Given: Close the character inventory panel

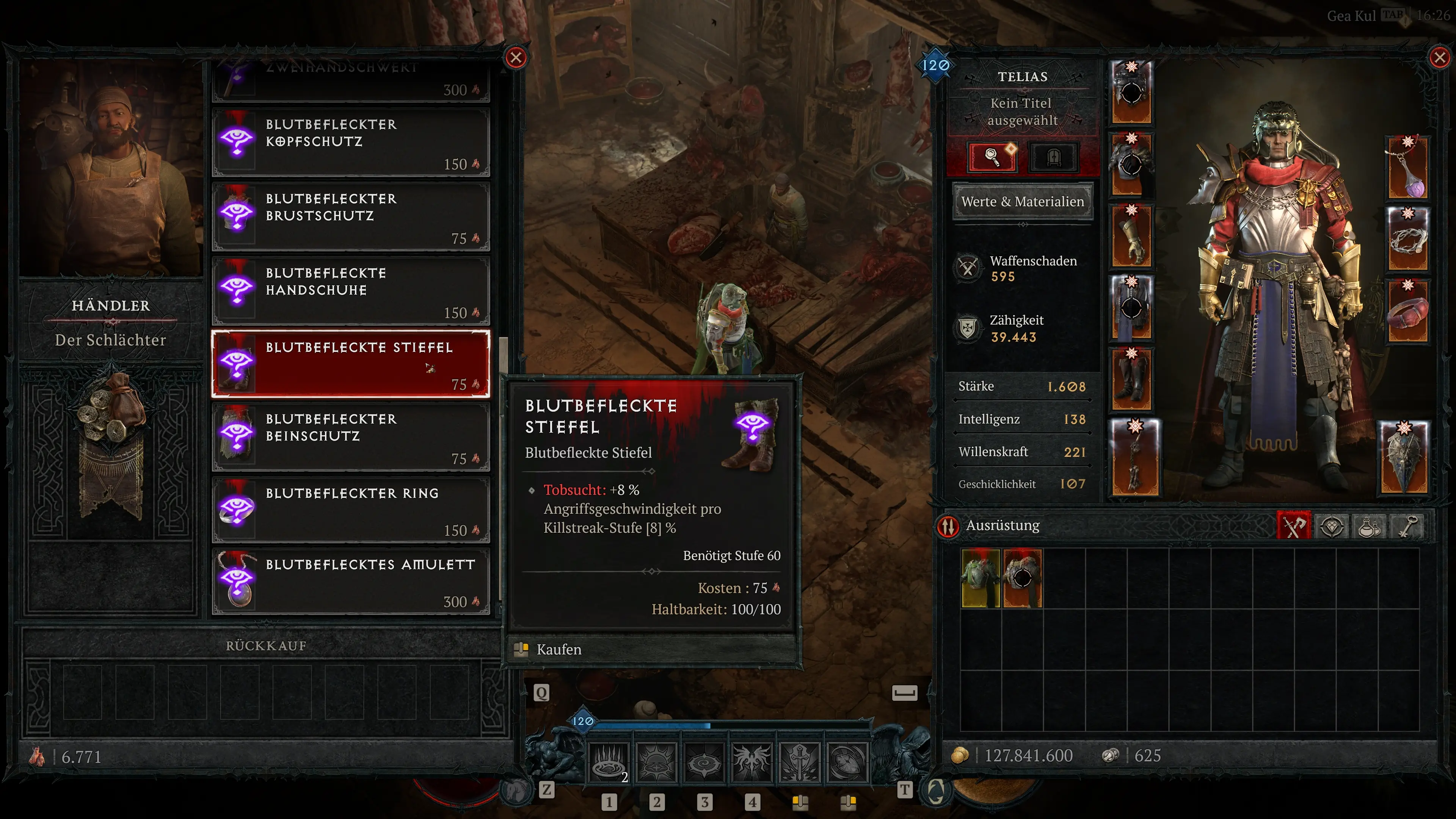Looking at the screenshot, I should (x=1439, y=58).
